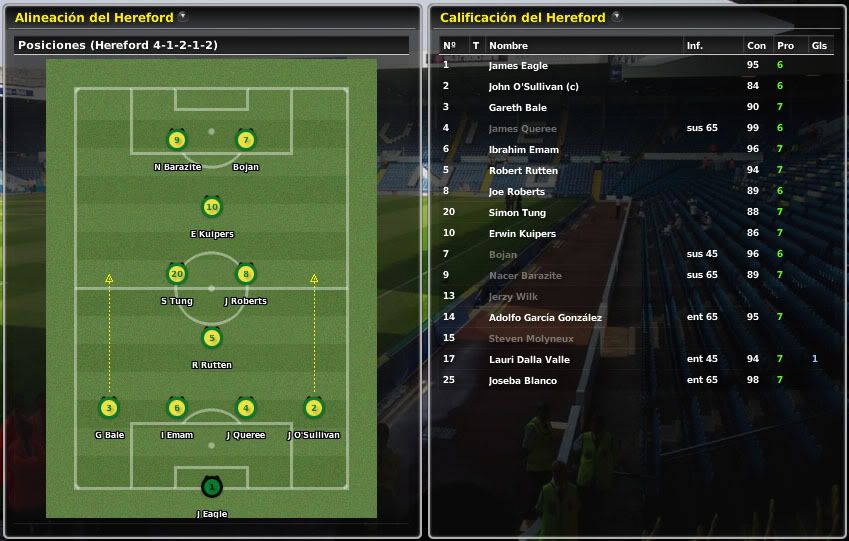The height and width of the screenshot is (541, 849).
Task: Open Ibrahim Emam's player row
Action: point(523,150)
